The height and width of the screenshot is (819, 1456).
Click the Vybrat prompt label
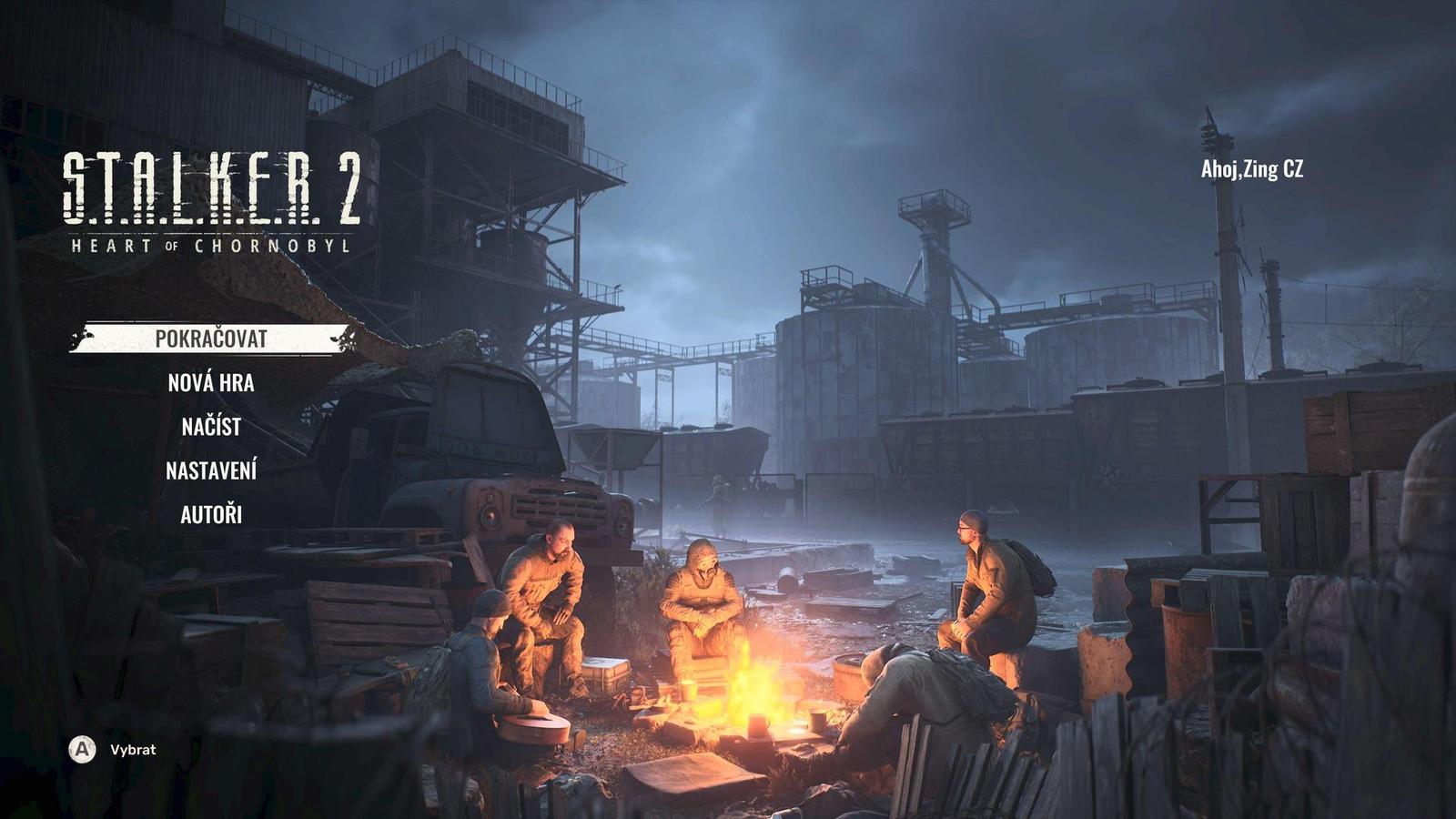tap(133, 752)
